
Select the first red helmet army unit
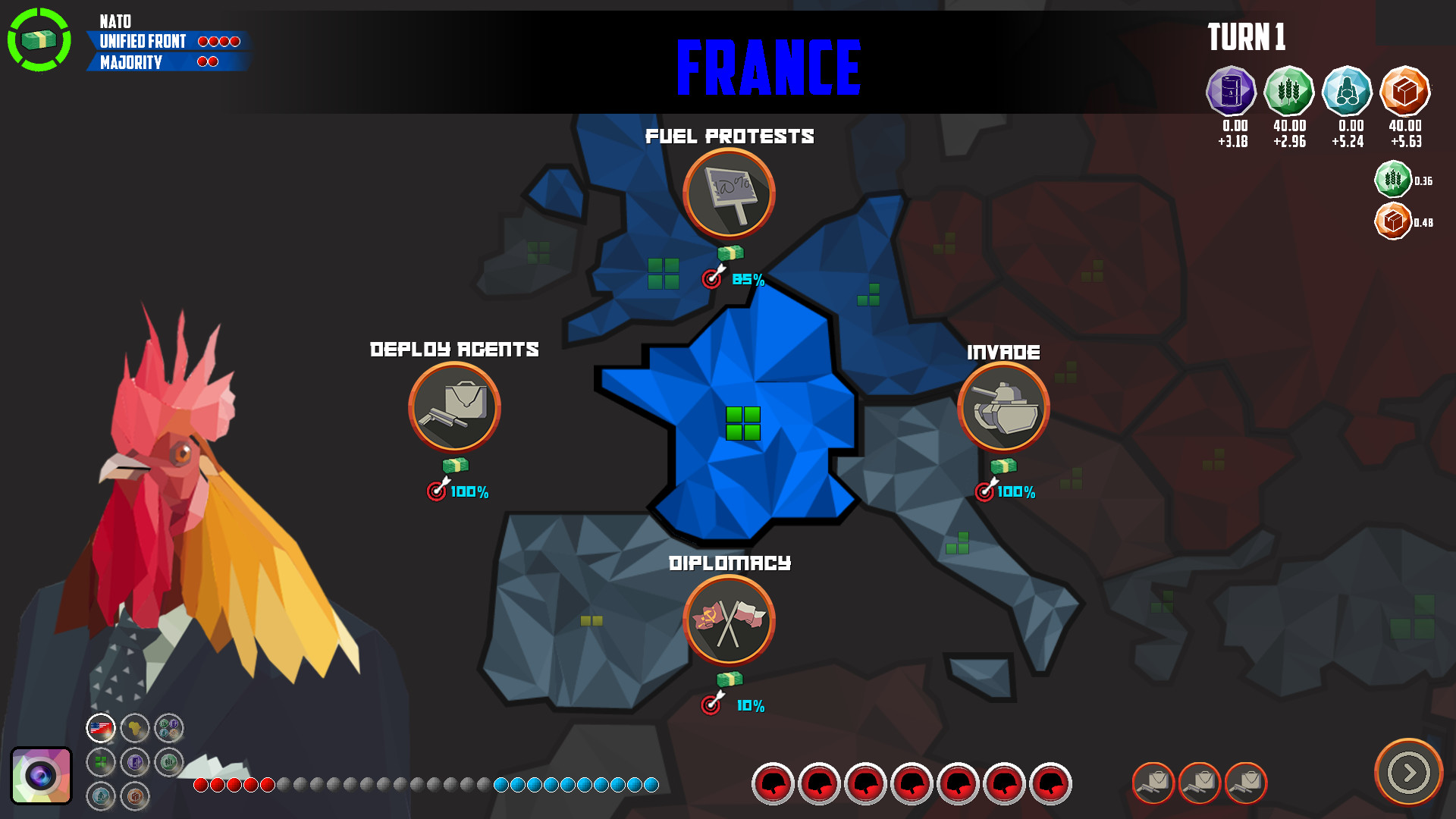point(775,786)
